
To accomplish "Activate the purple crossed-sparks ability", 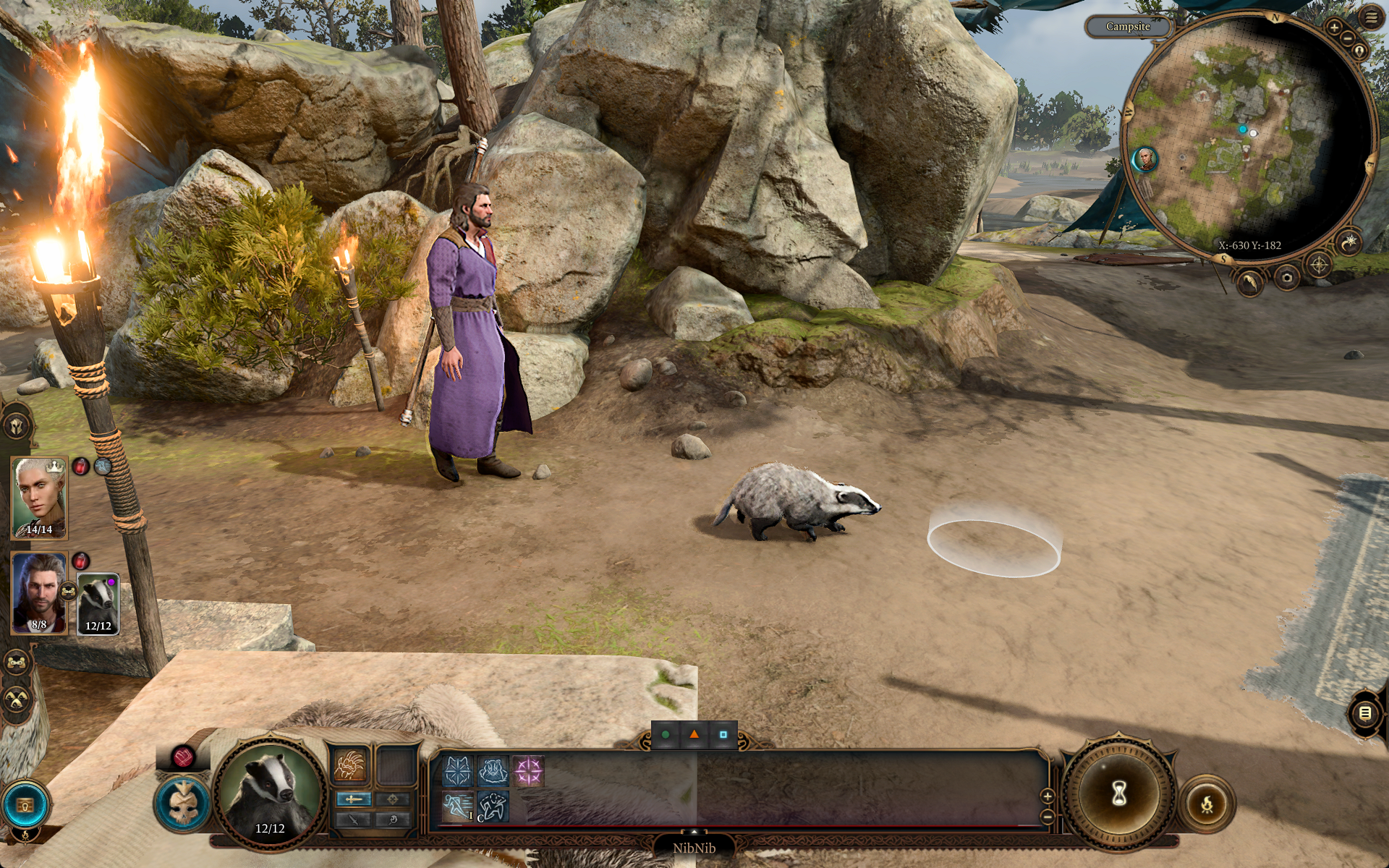I will pos(528,771).
